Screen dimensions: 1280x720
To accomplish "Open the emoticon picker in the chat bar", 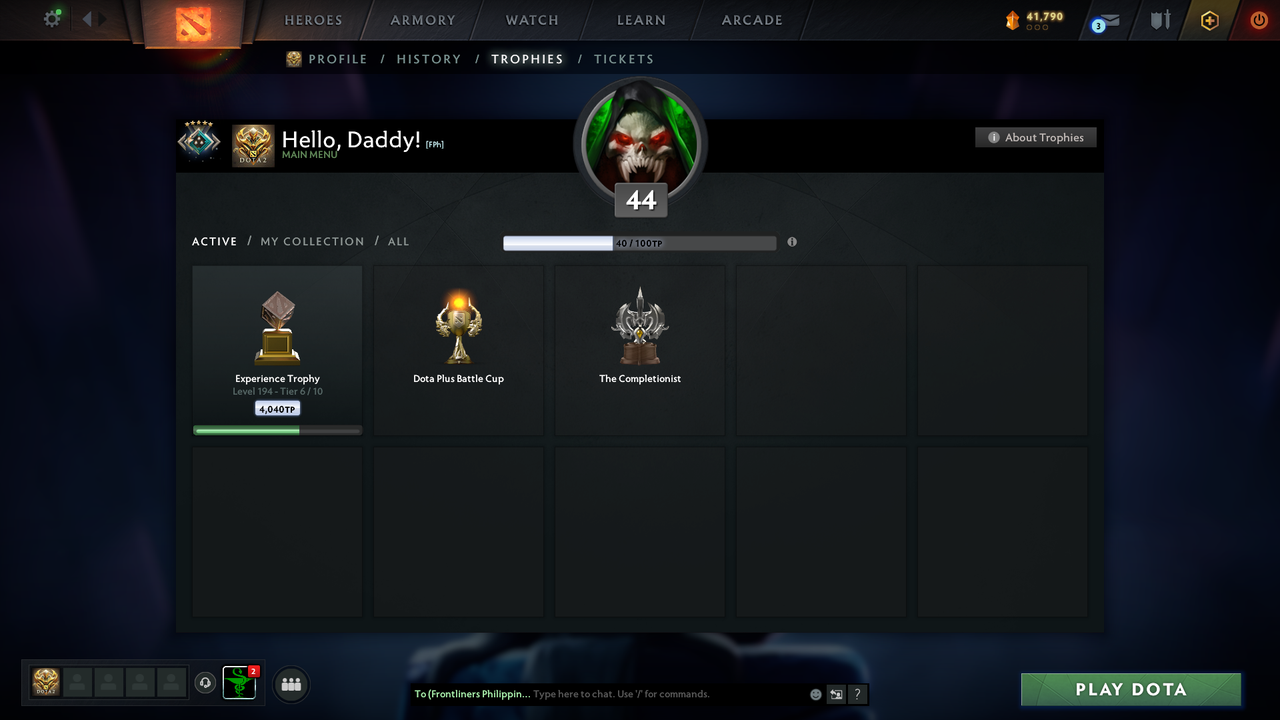I will point(815,693).
